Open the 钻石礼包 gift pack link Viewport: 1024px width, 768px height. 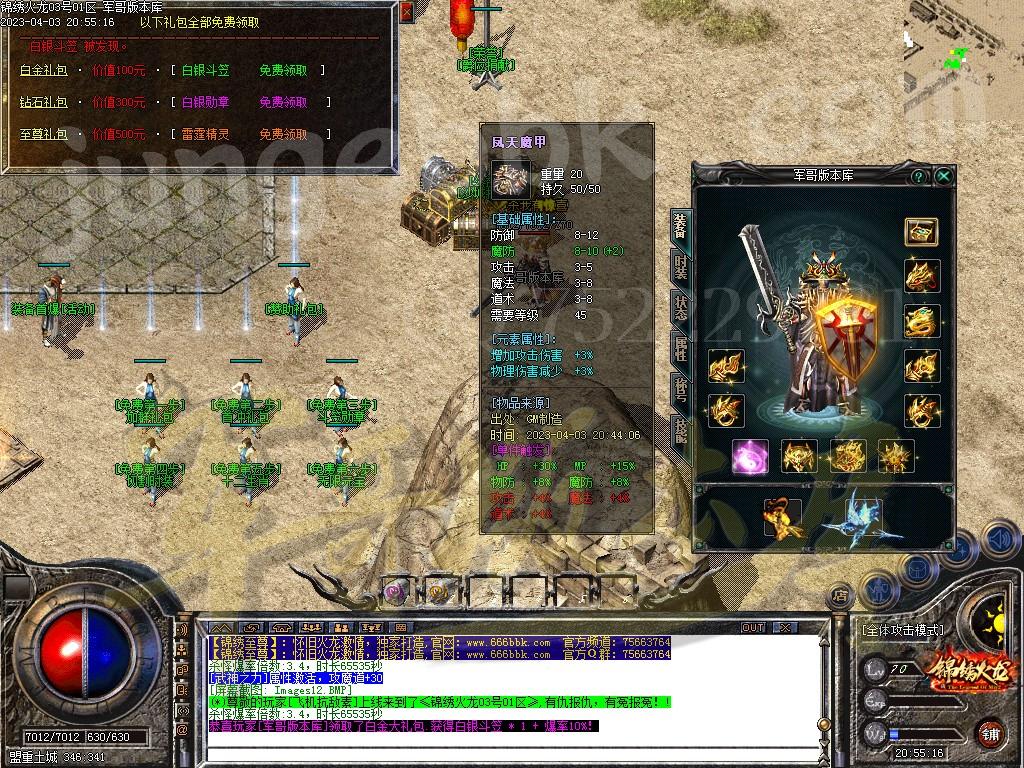click(43, 102)
